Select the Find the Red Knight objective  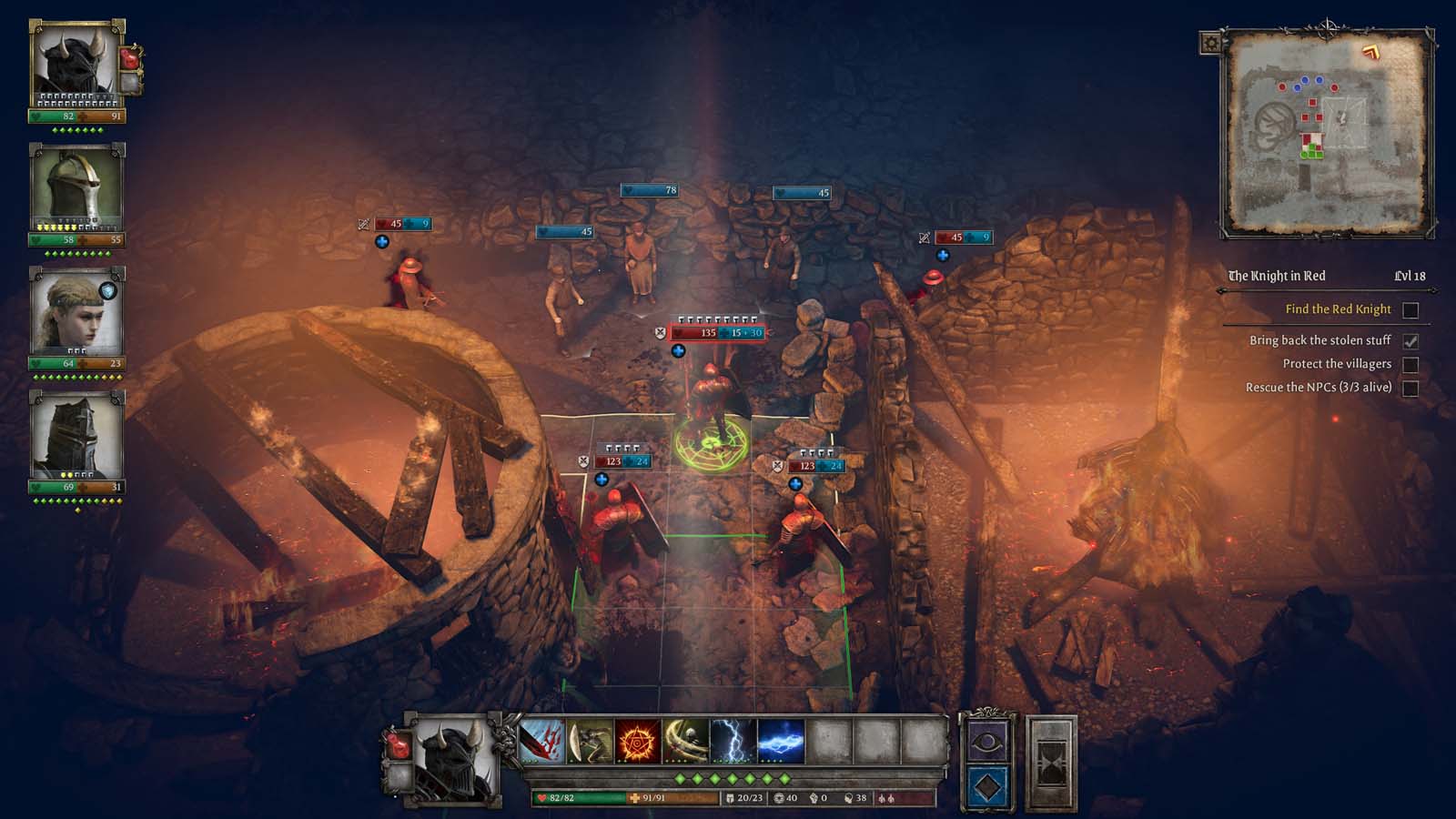point(1338,309)
